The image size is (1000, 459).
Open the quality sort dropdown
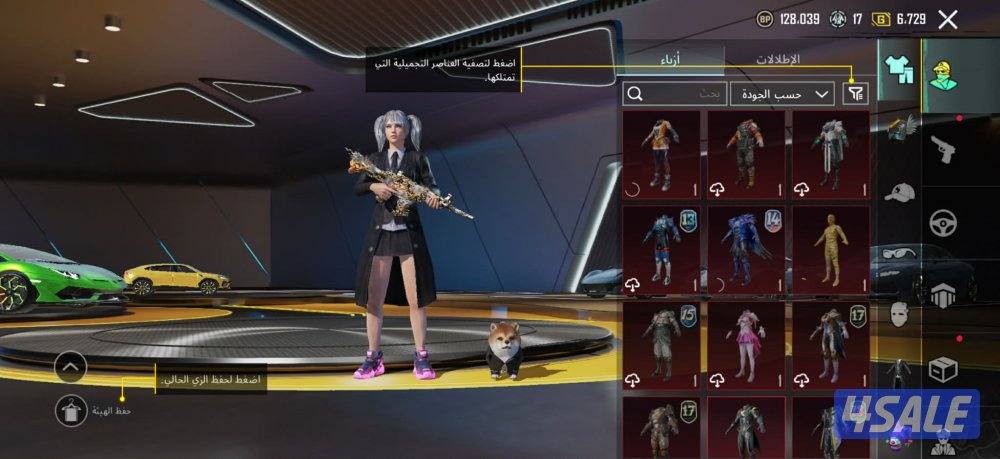782,94
